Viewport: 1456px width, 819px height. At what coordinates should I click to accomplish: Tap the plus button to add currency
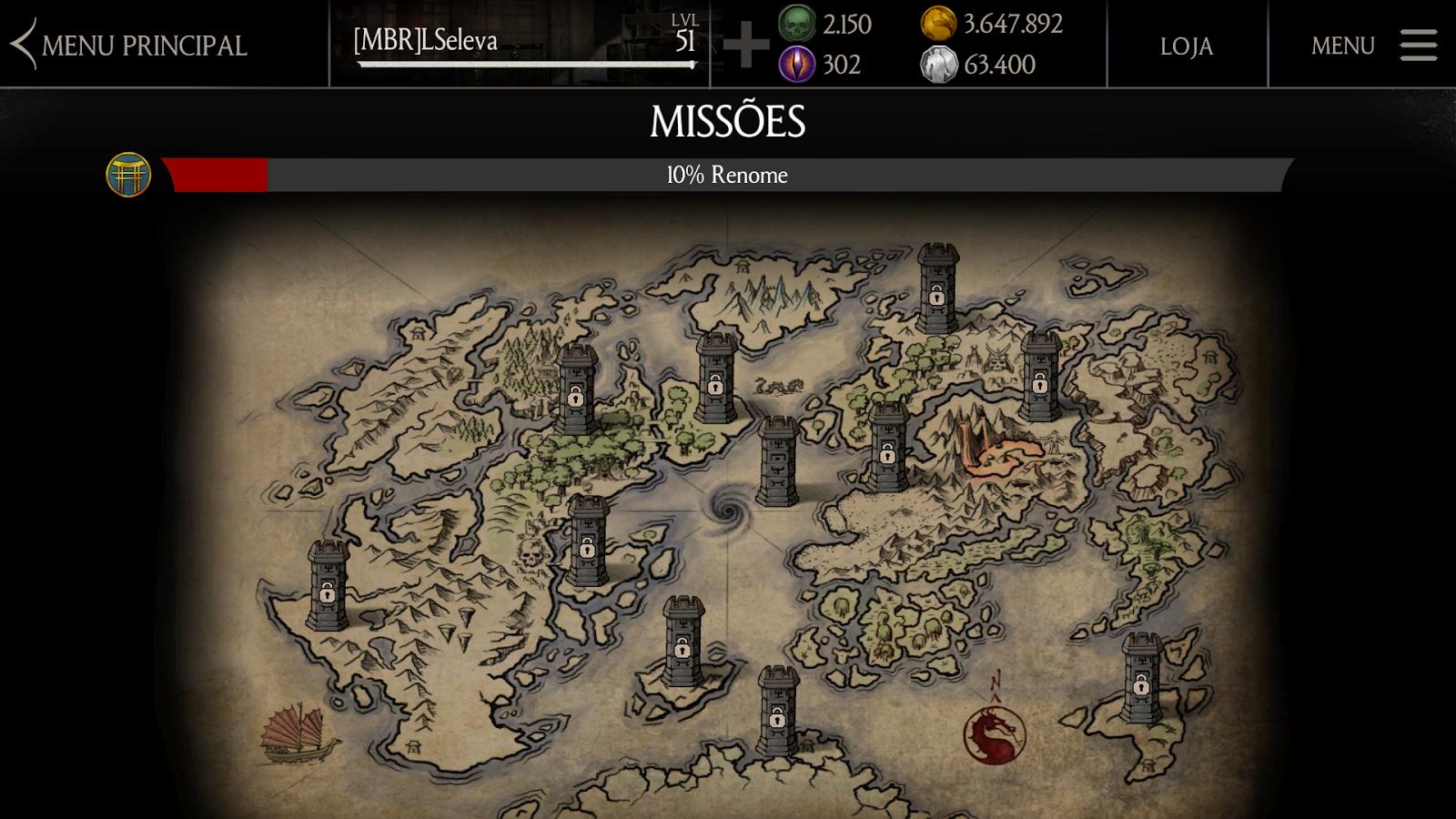[746, 45]
